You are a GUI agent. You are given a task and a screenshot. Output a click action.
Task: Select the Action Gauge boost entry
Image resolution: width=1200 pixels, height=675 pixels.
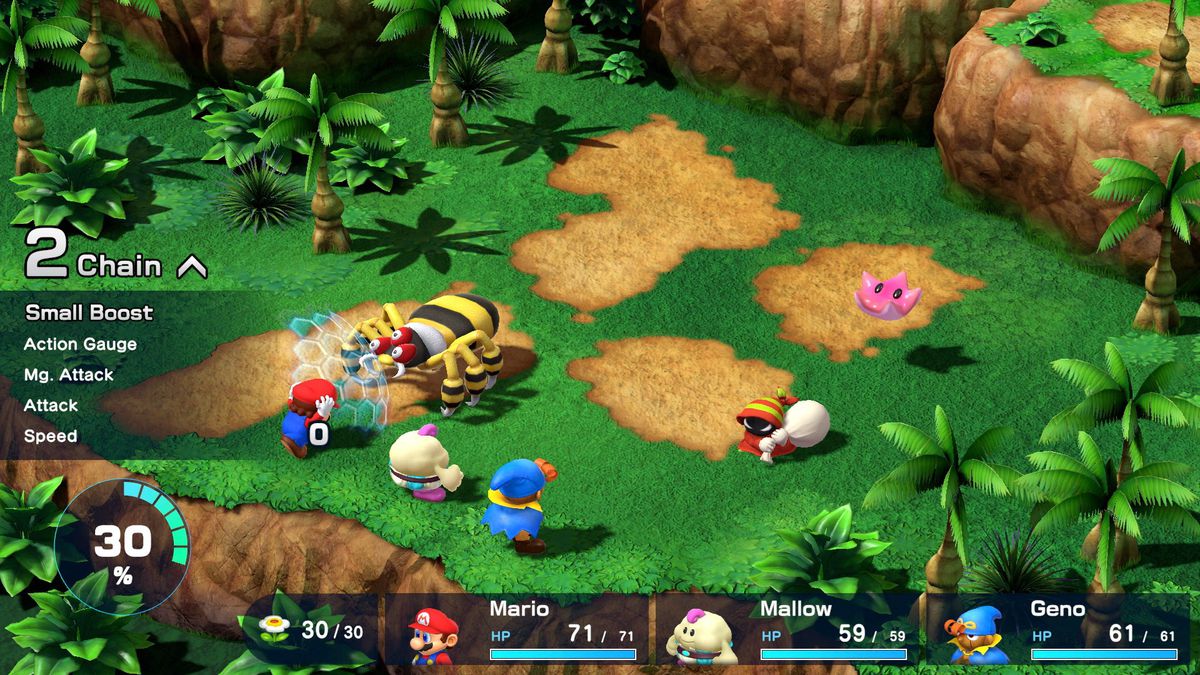point(80,344)
